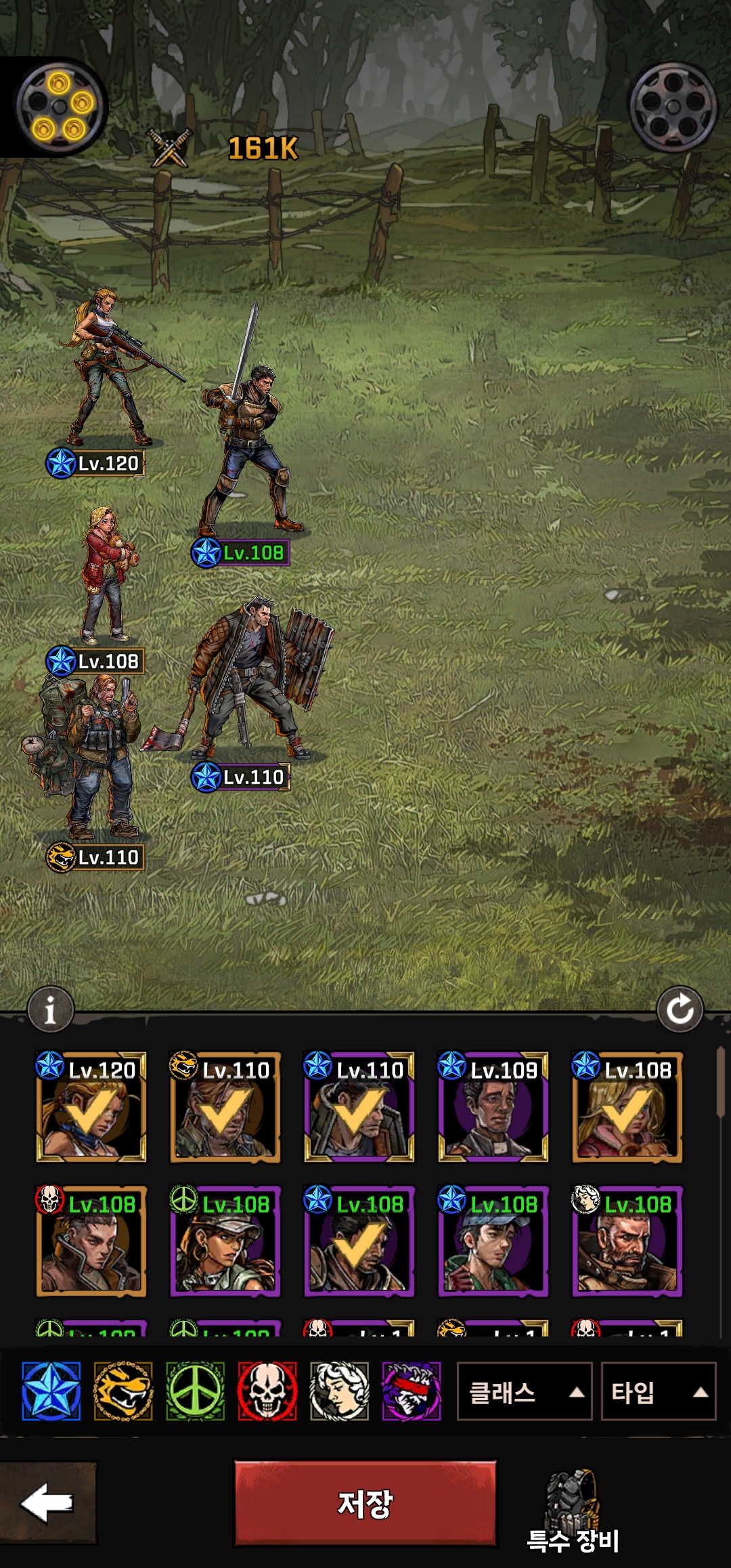Open the formation info button
The height and width of the screenshot is (1568, 731).
coord(50,1010)
